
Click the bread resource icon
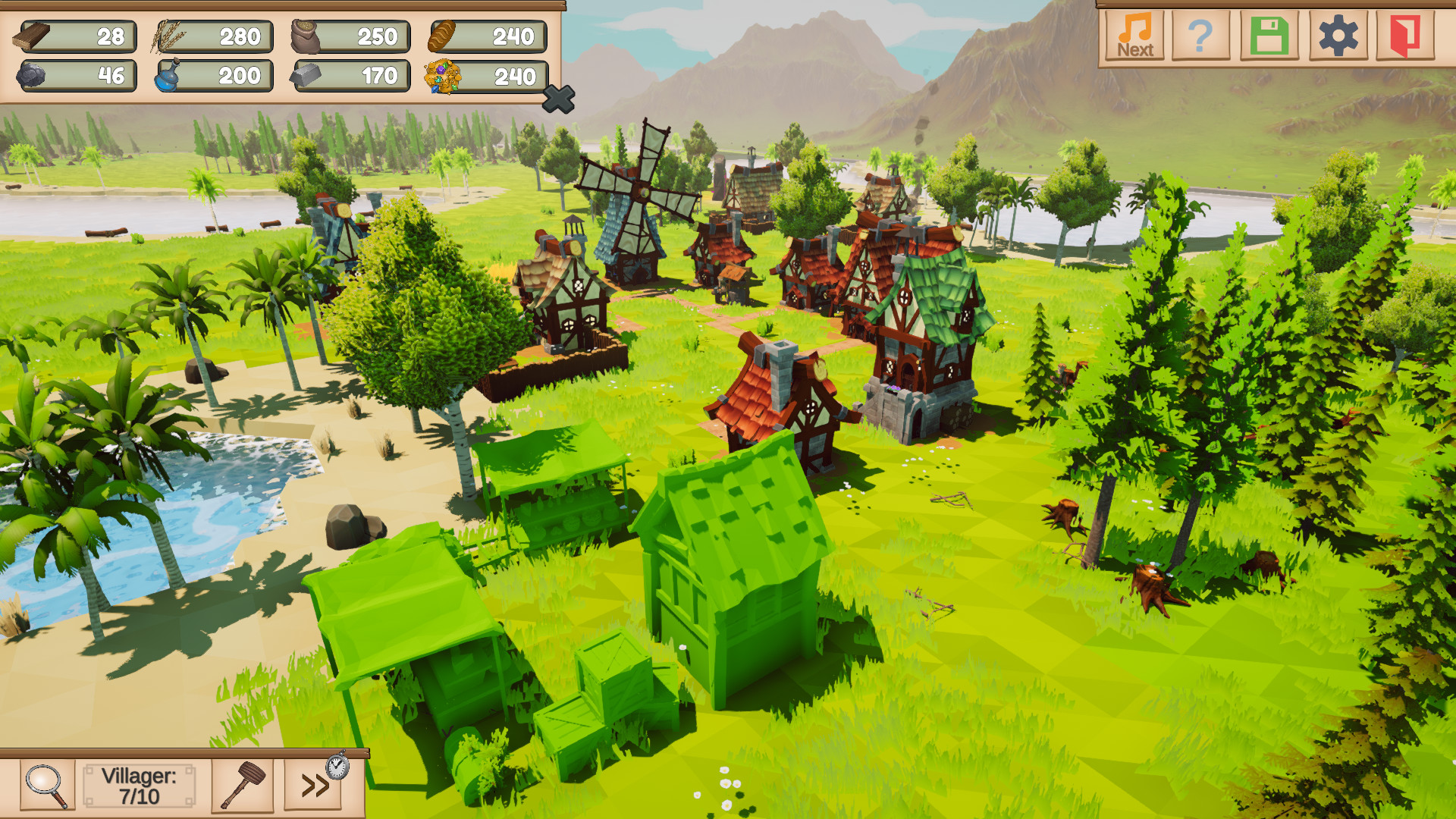click(442, 36)
